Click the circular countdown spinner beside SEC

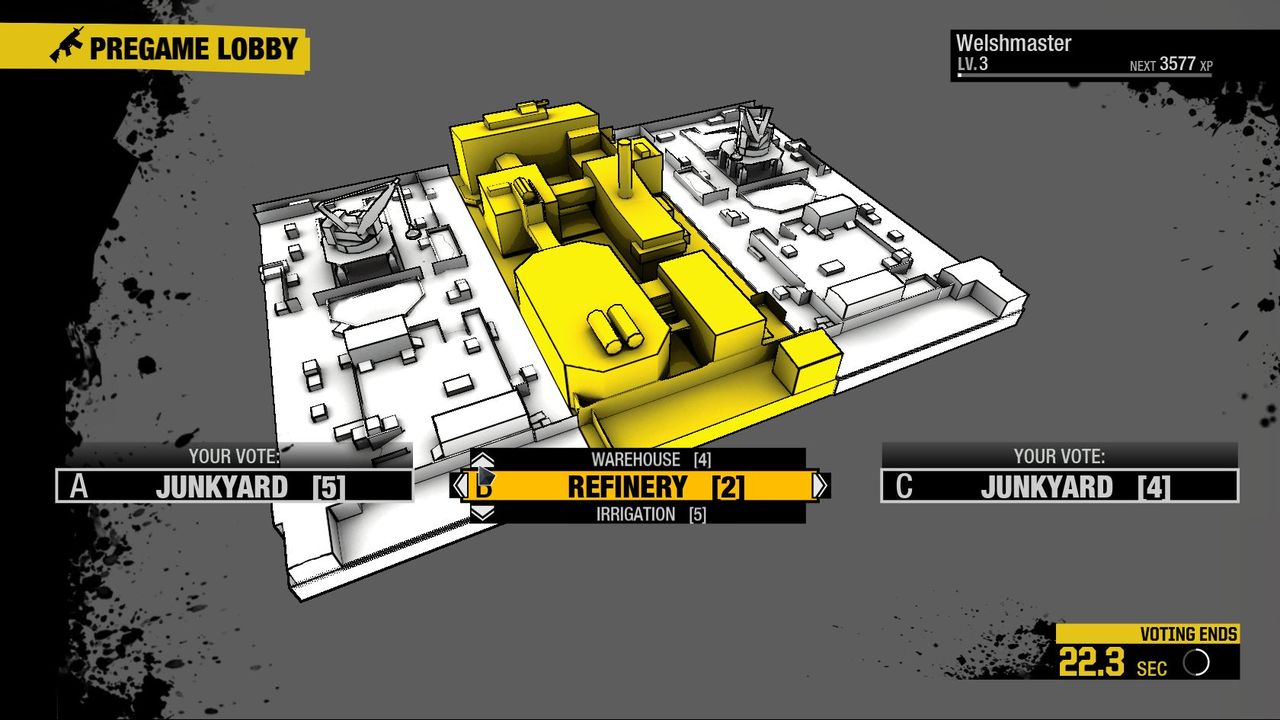pyautogui.click(x=1196, y=660)
